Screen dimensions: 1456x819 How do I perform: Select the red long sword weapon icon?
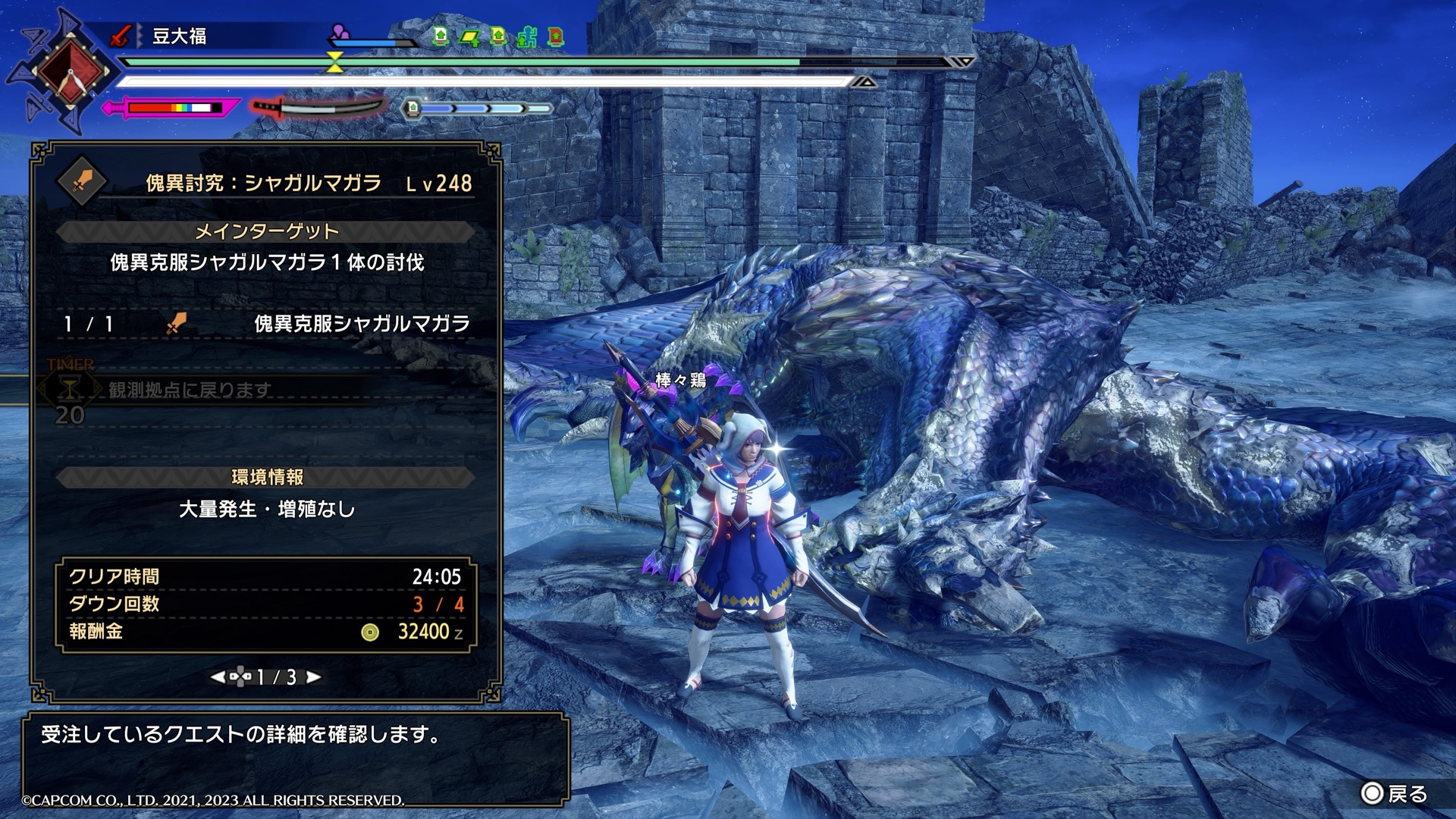pyautogui.click(x=121, y=36)
